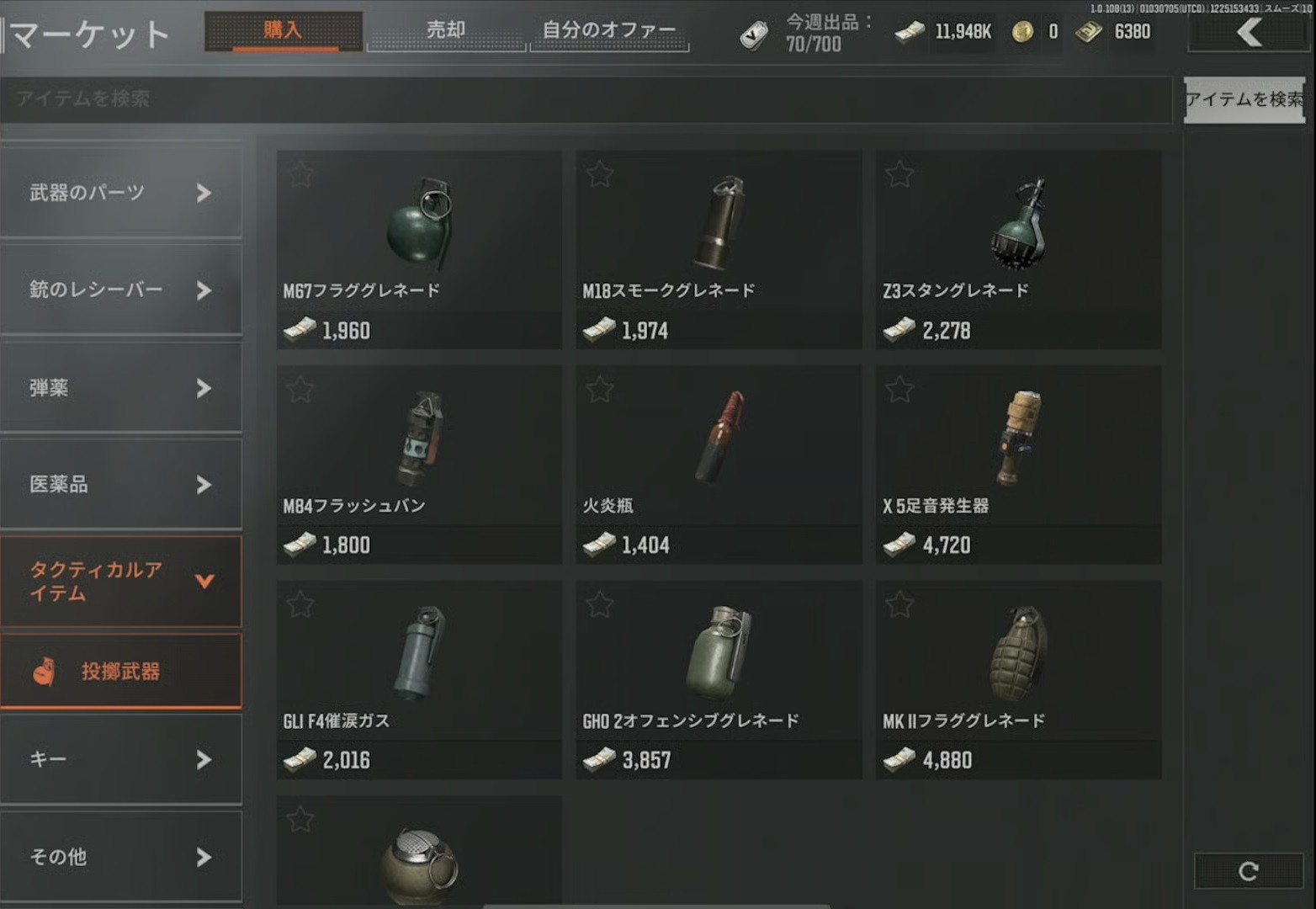Choose the M18スモークグレネード listing
The image size is (1316, 909).
[719, 249]
